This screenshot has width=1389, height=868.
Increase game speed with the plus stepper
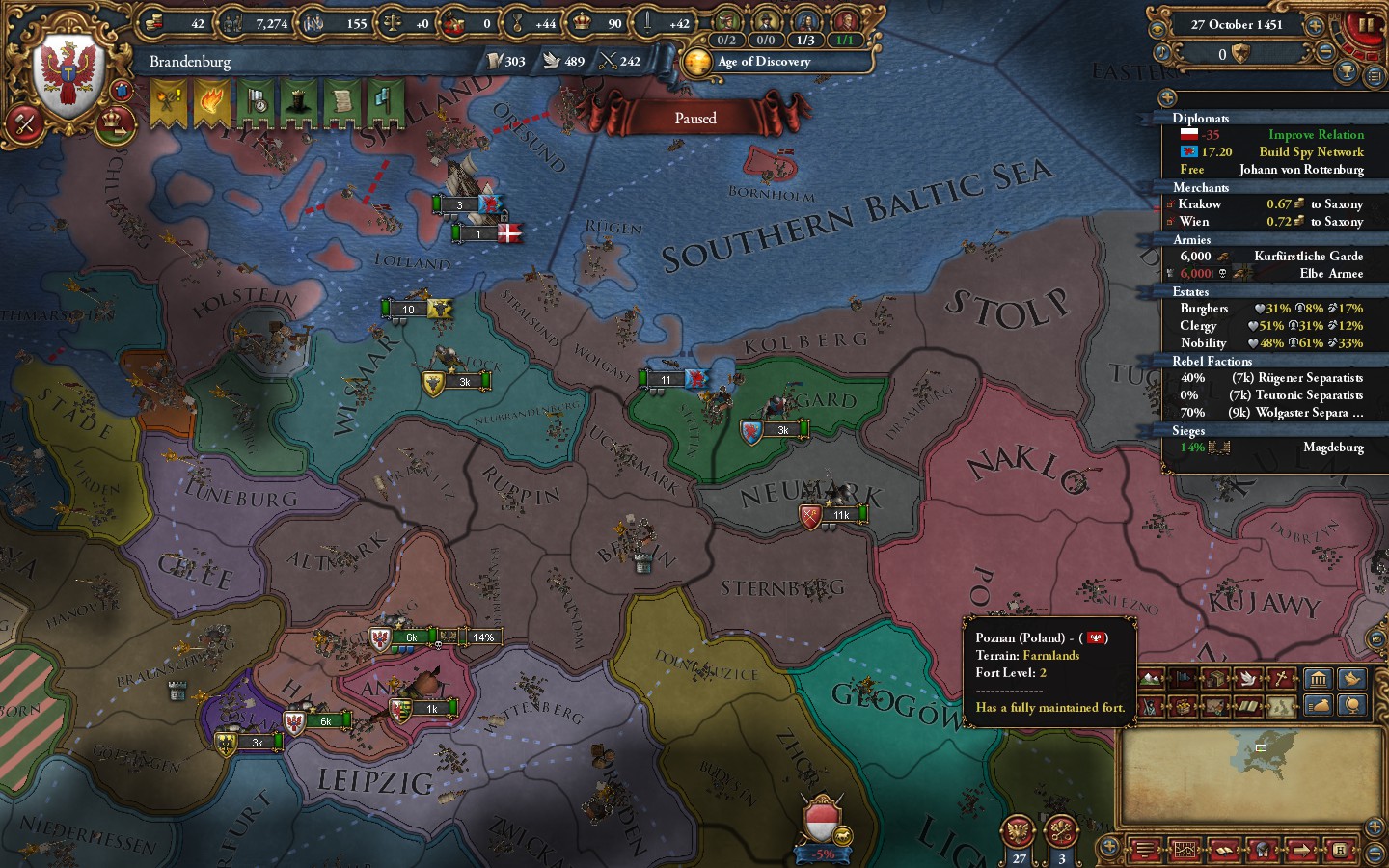point(1315,25)
